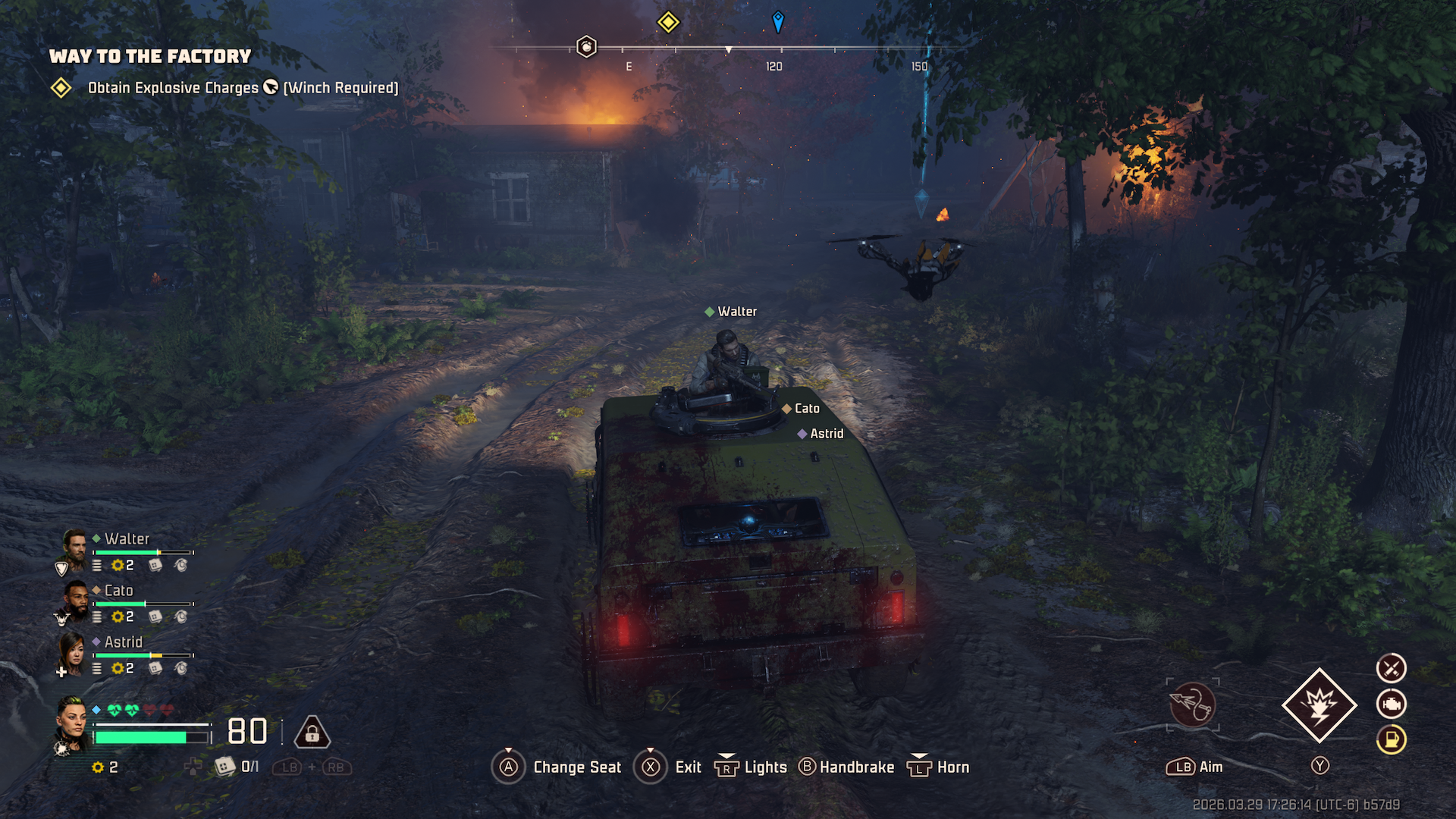Viewport: 1456px width, 819px height.
Task: Click the engine status icon
Action: click(x=1391, y=704)
